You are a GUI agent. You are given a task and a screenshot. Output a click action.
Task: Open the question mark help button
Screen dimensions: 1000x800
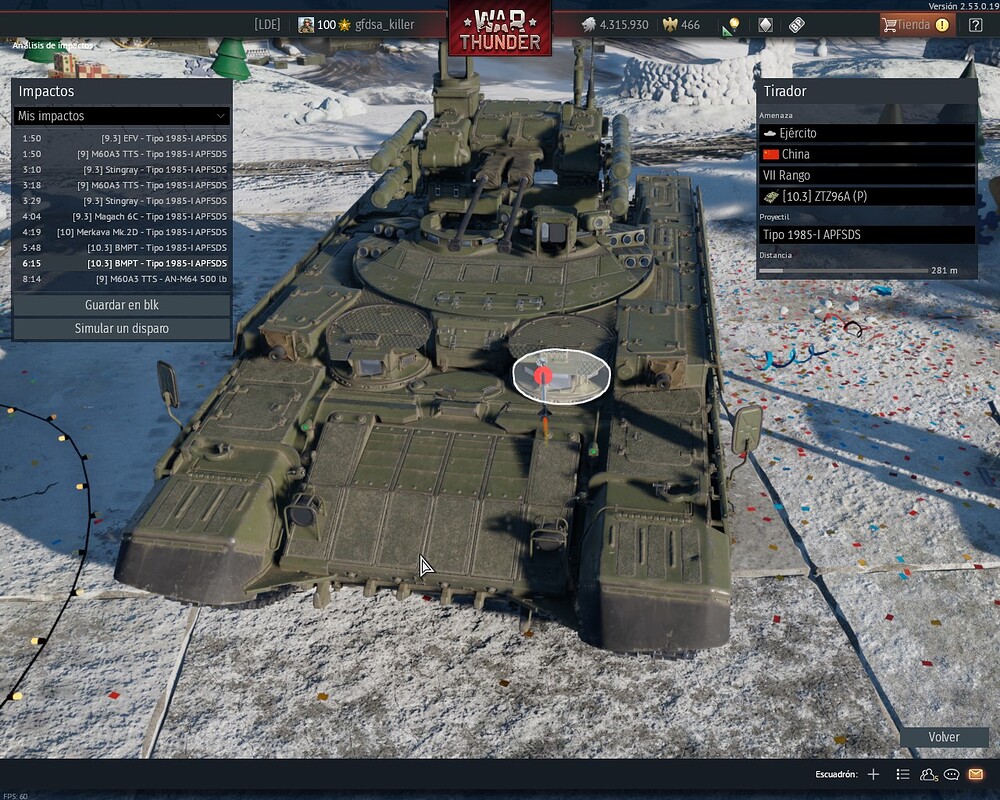coord(976,25)
